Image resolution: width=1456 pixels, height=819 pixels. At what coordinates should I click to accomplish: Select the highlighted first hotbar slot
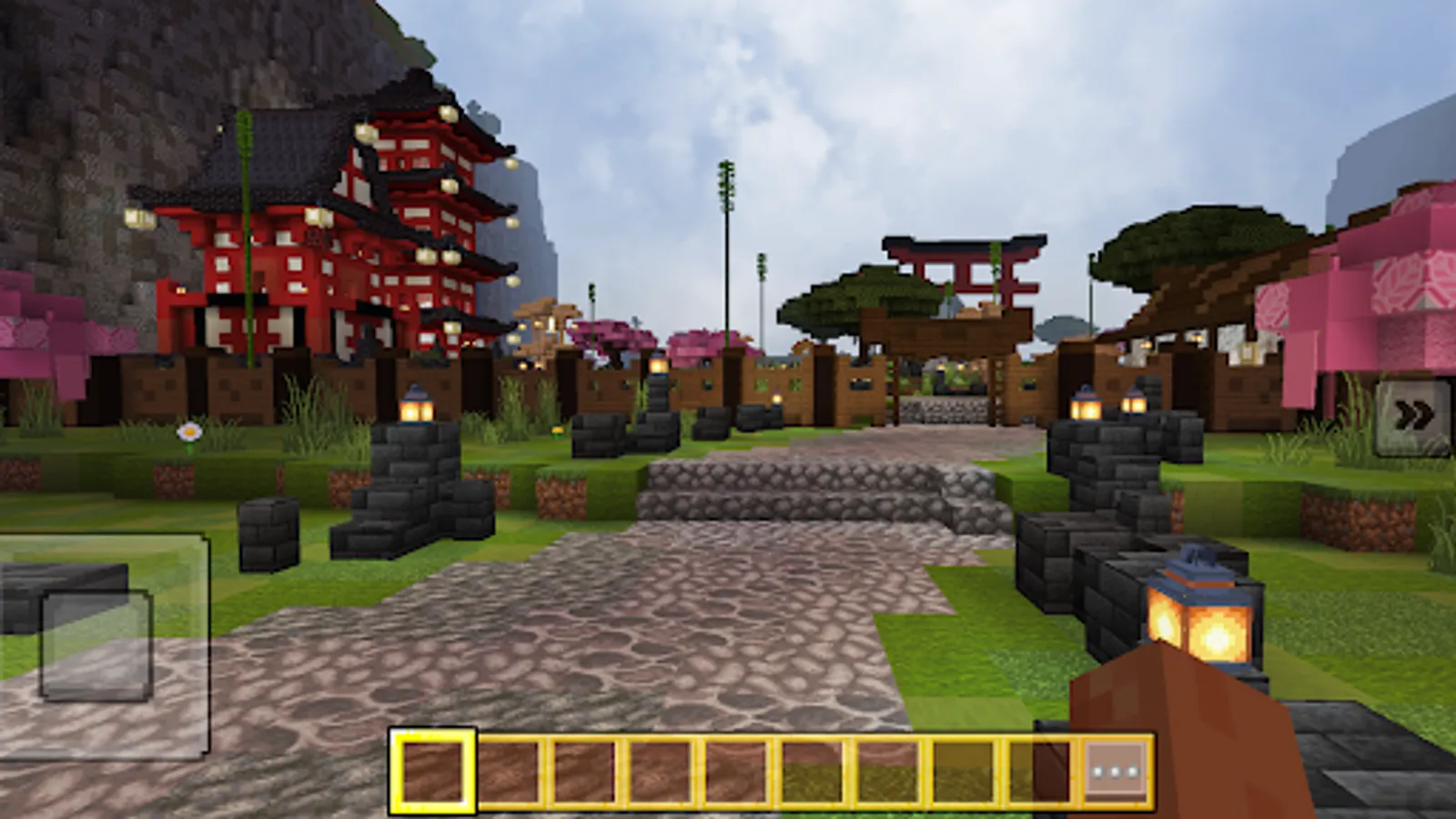pos(434,772)
